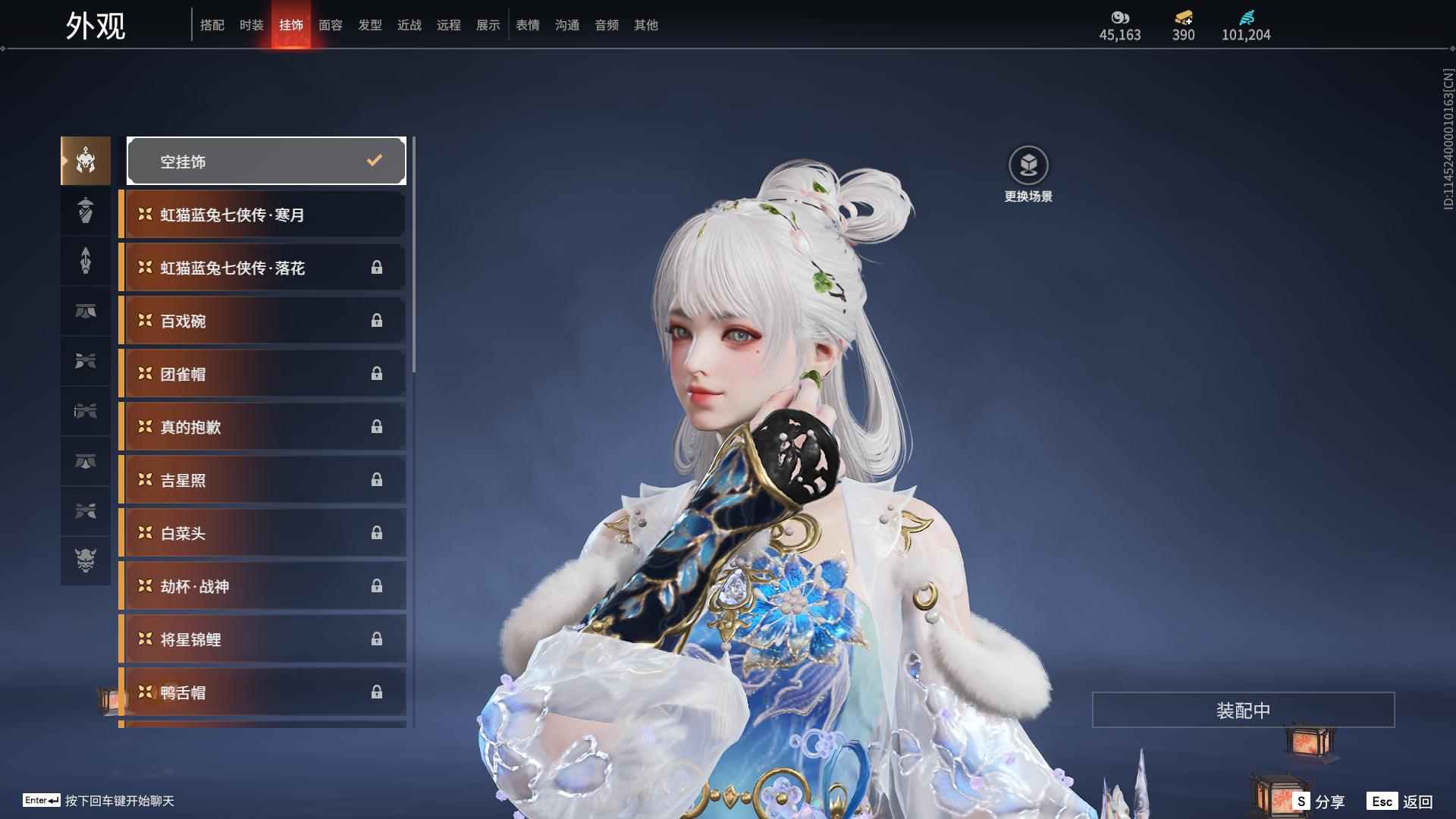
Task: Click the coin currency icon showing 45,163
Action: pos(1119,17)
